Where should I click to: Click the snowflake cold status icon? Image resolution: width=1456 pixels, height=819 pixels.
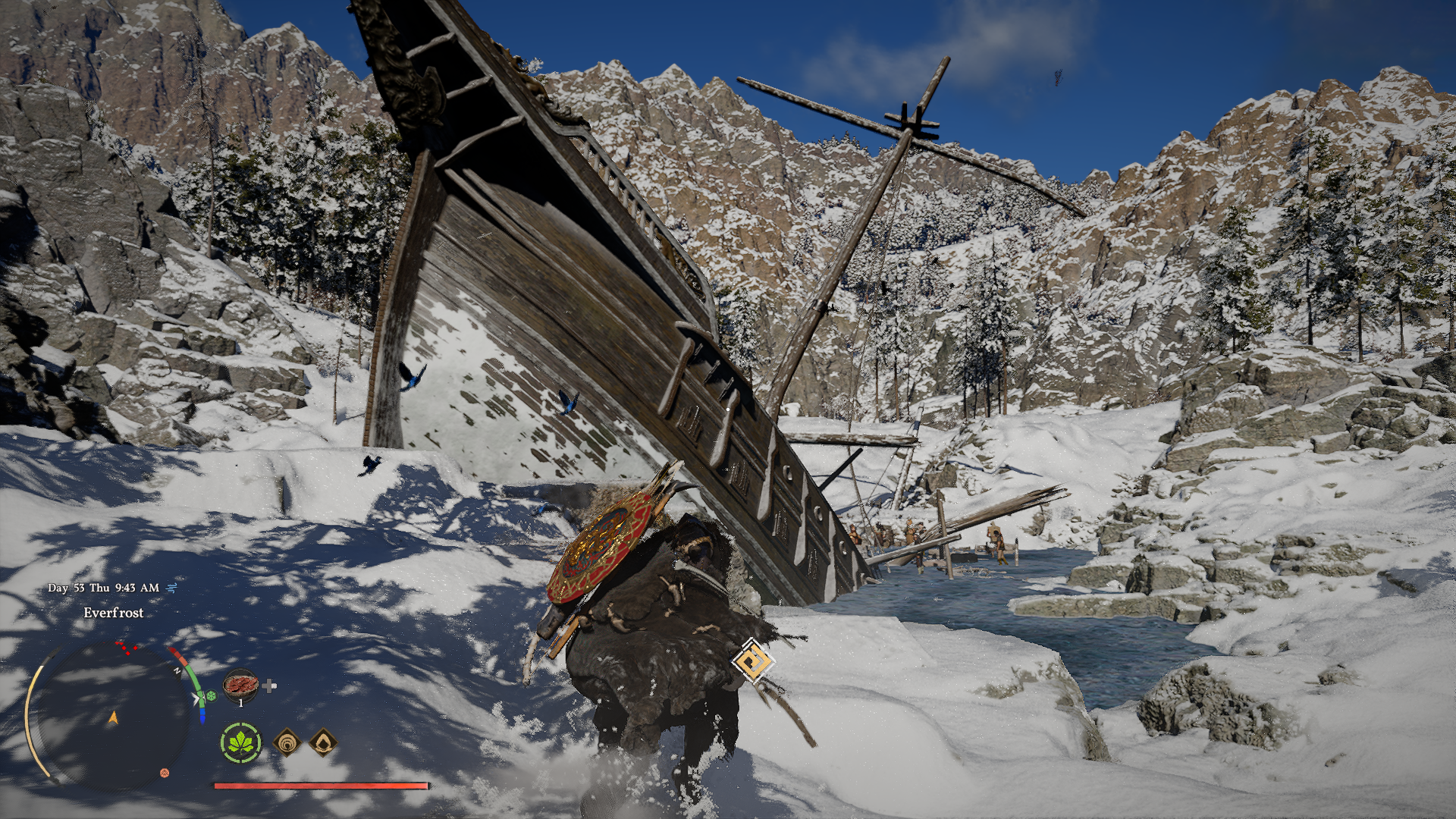(x=212, y=695)
